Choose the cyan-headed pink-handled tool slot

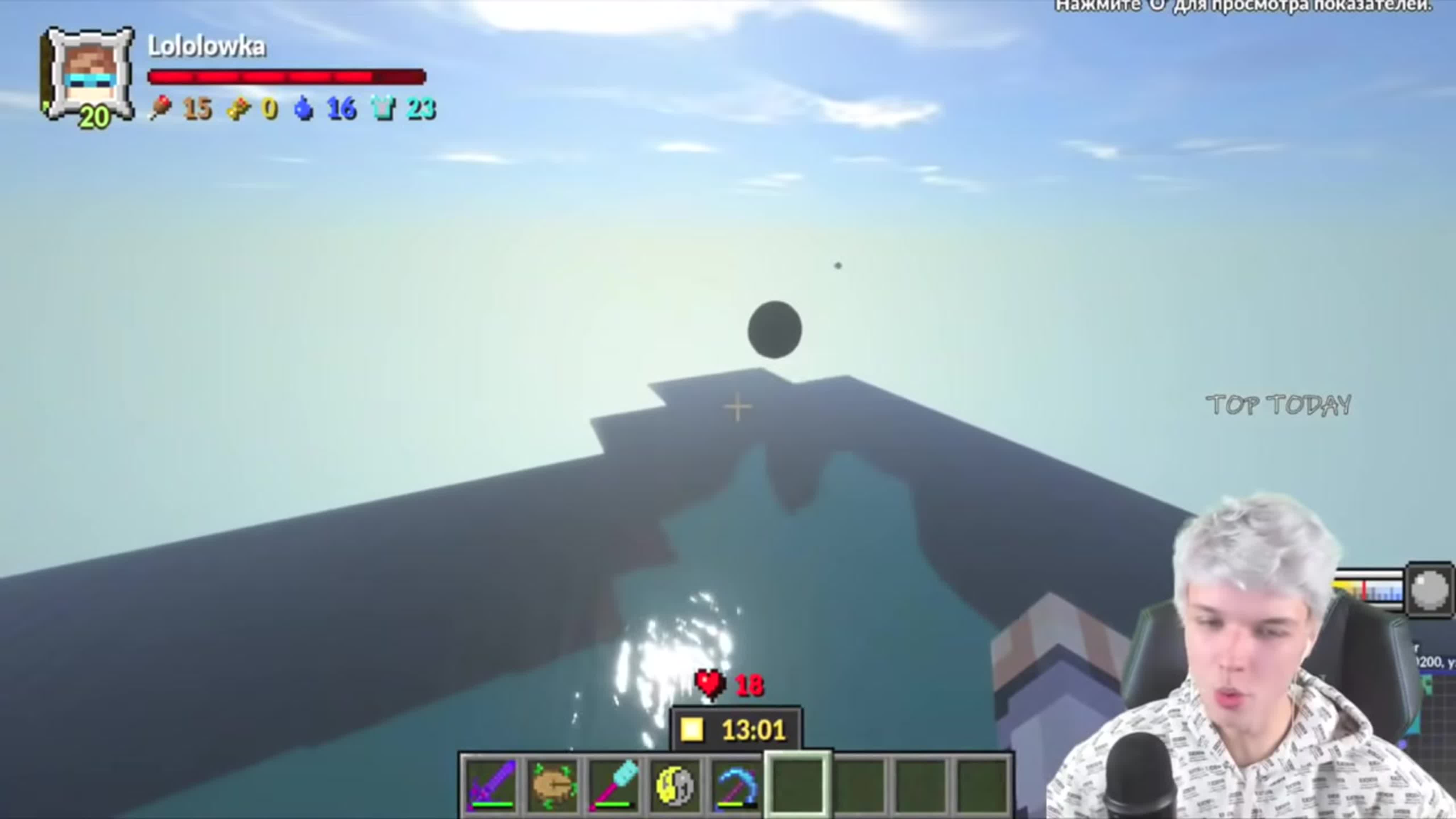pos(615,784)
